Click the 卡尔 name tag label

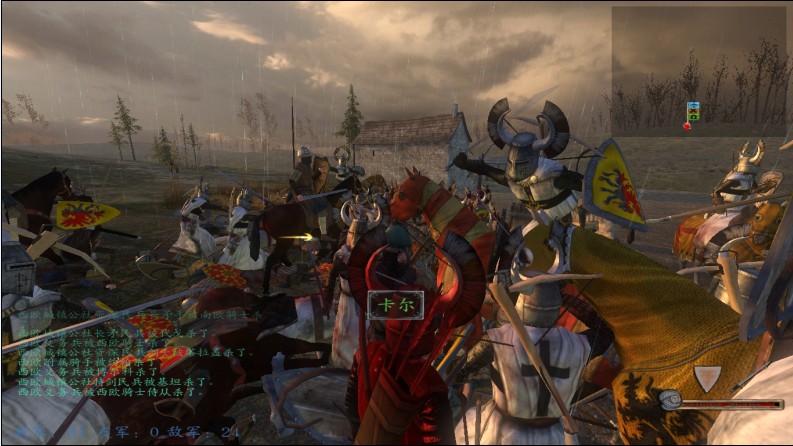click(x=395, y=305)
